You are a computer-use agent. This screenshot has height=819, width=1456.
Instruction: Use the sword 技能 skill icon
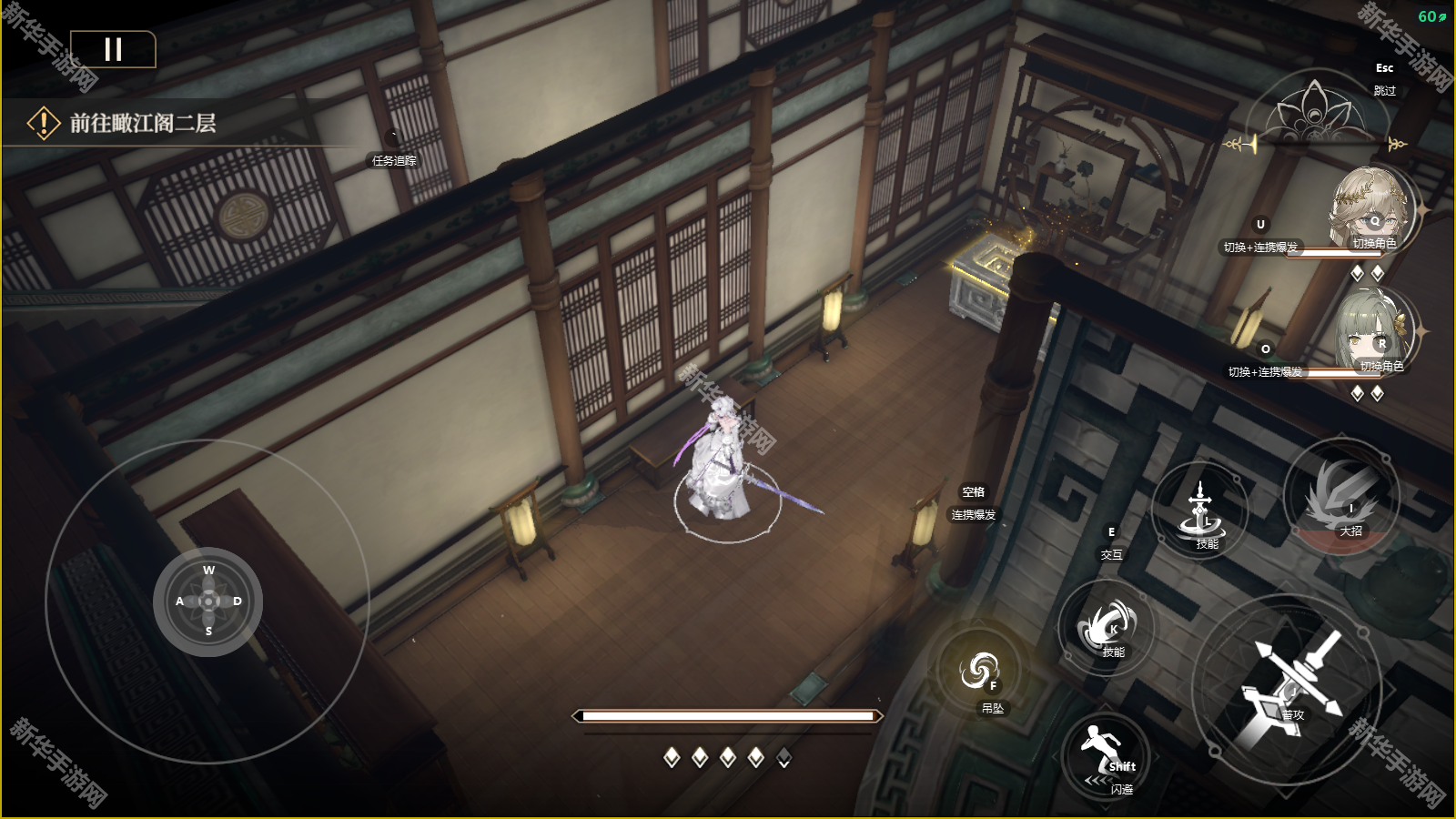click(1201, 511)
